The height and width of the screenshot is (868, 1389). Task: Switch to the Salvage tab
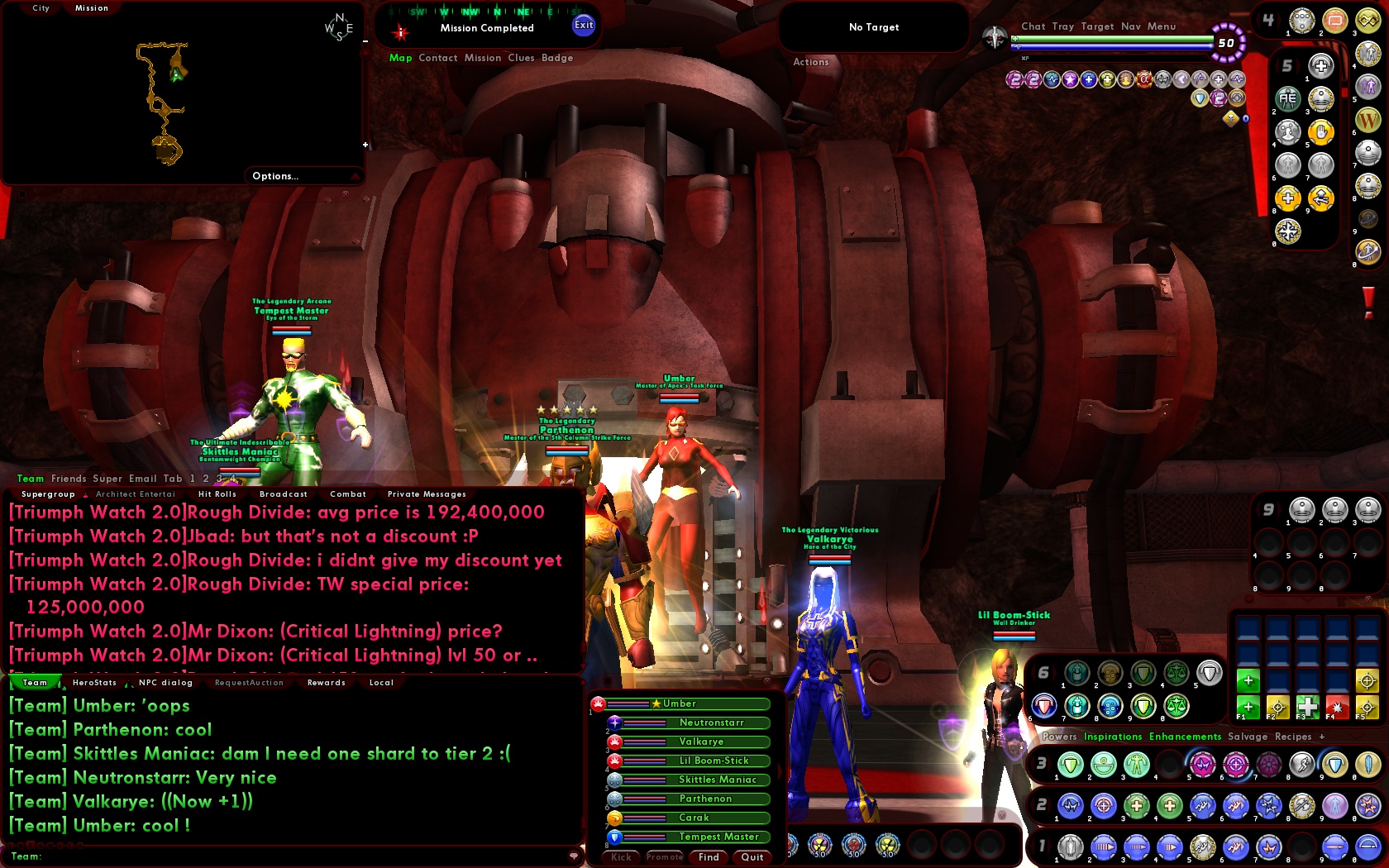[x=1248, y=737]
